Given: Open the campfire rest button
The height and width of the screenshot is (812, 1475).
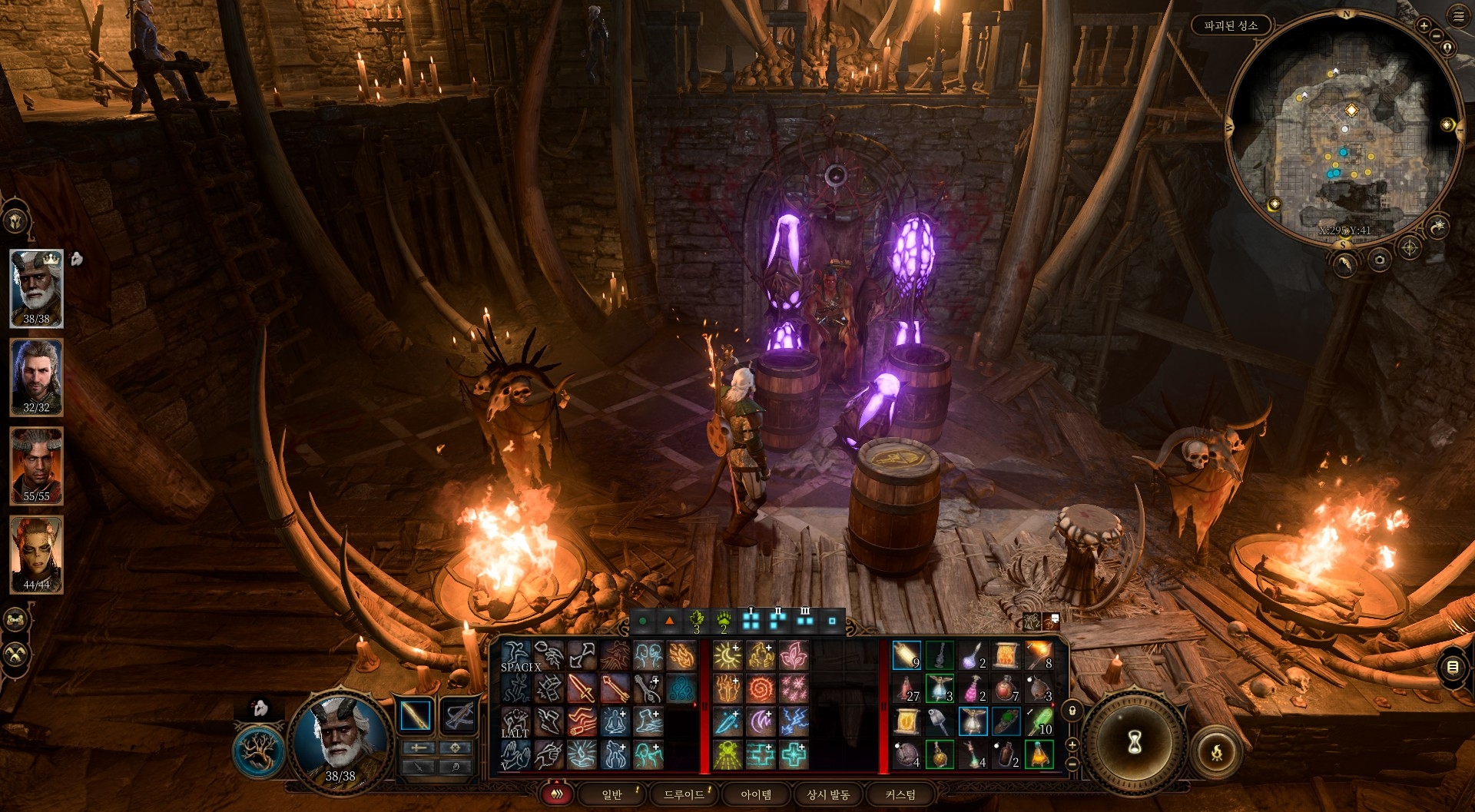Looking at the screenshot, I should [1216, 751].
